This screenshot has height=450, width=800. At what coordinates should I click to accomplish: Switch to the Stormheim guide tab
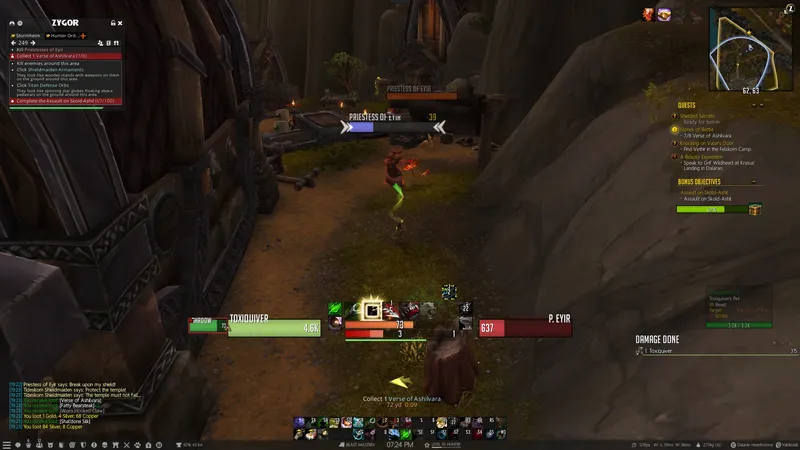point(27,35)
